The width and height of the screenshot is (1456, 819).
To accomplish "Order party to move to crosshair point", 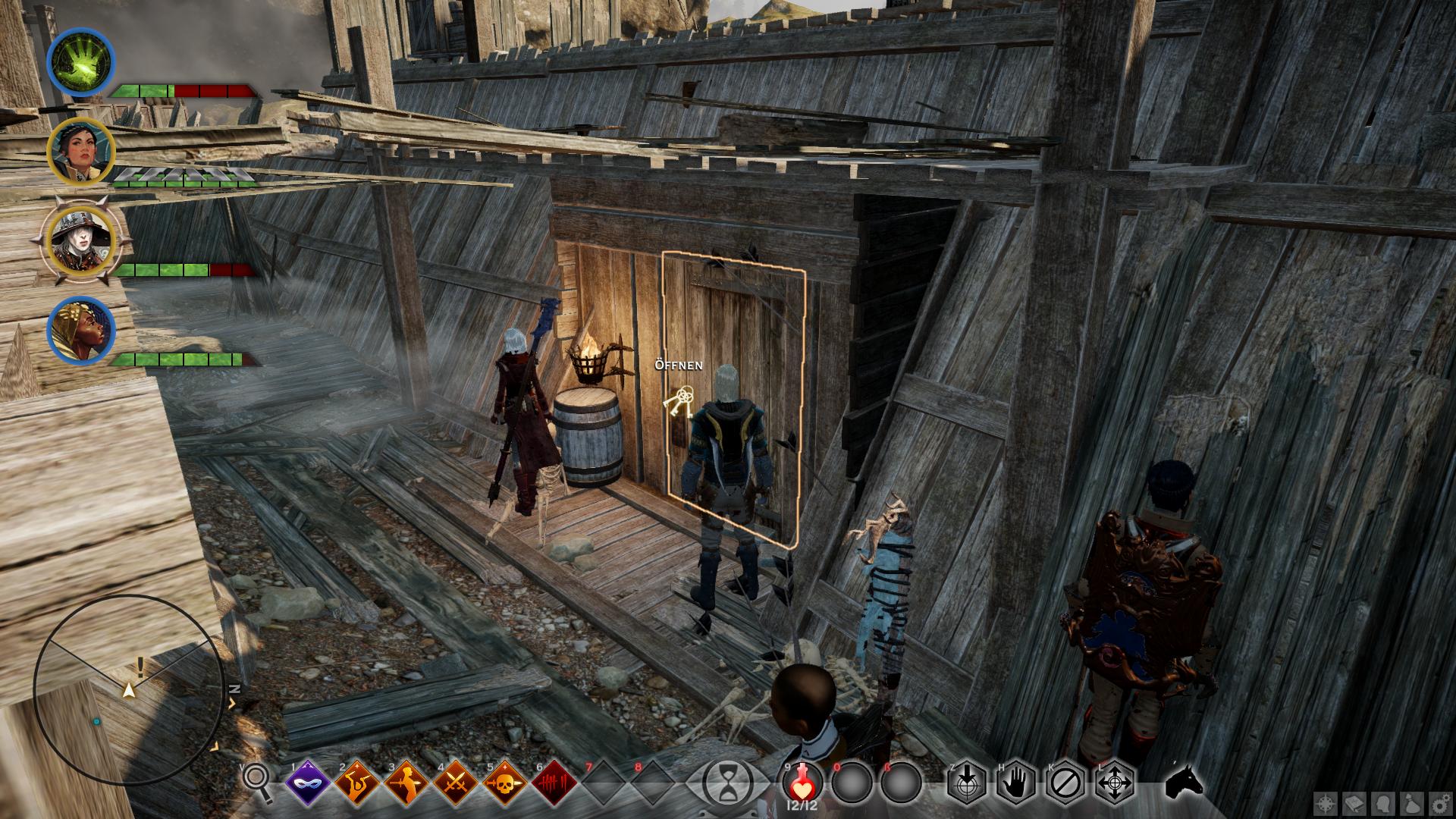I will click(1116, 781).
